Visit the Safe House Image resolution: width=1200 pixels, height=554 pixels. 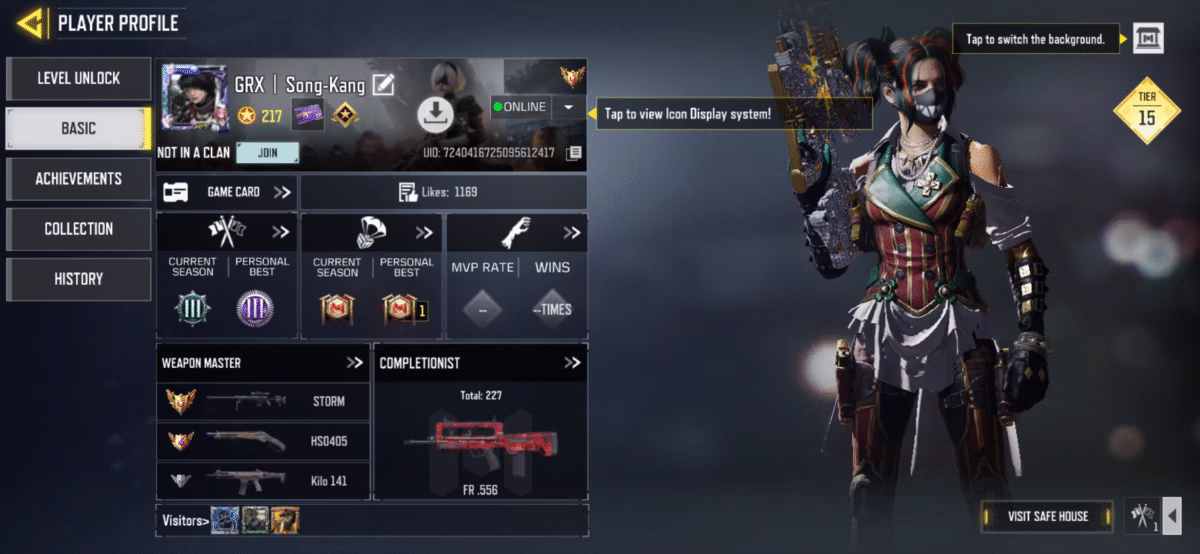(x=1048, y=516)
